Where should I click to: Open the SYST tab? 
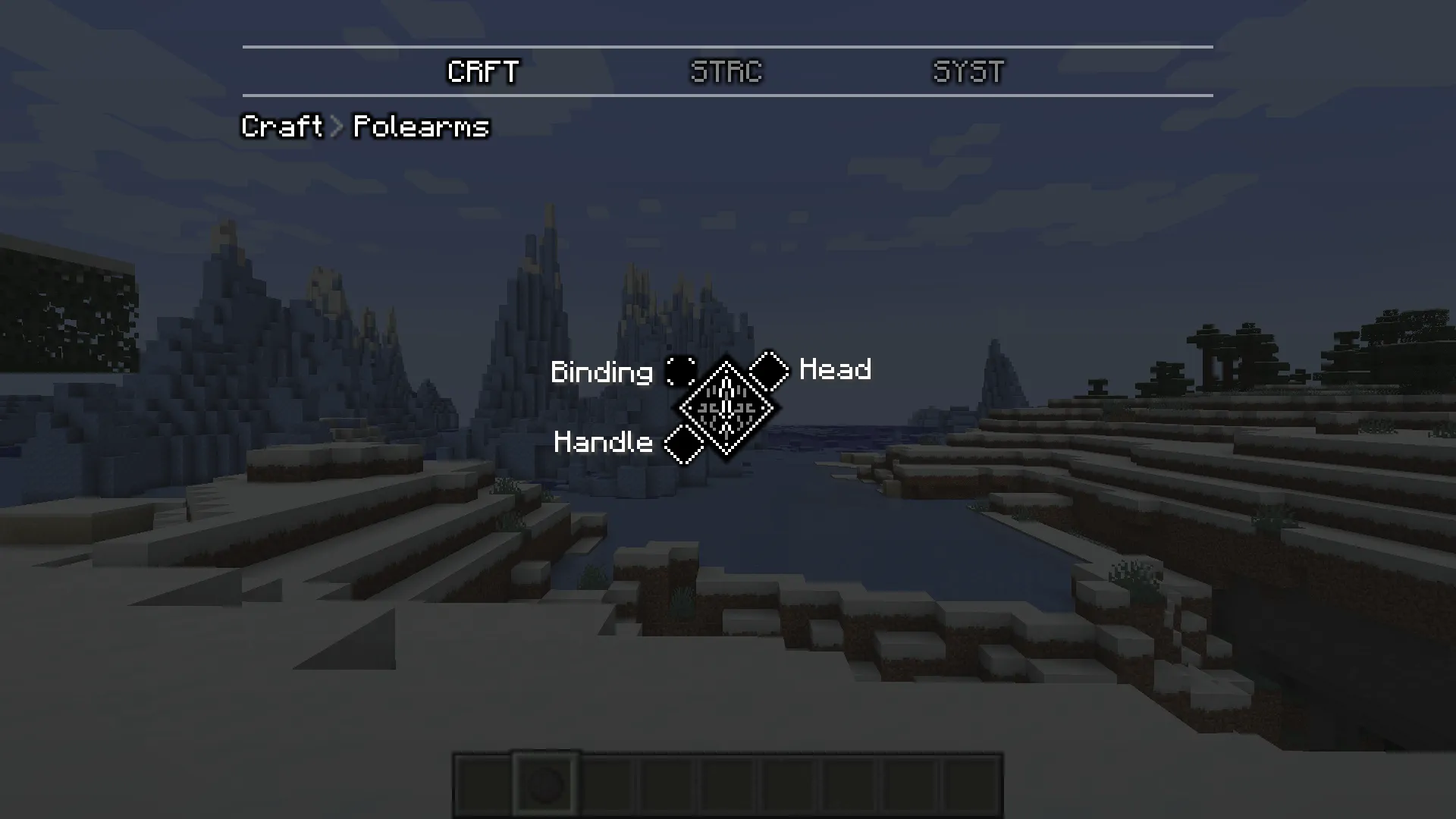tap(968, 72)
